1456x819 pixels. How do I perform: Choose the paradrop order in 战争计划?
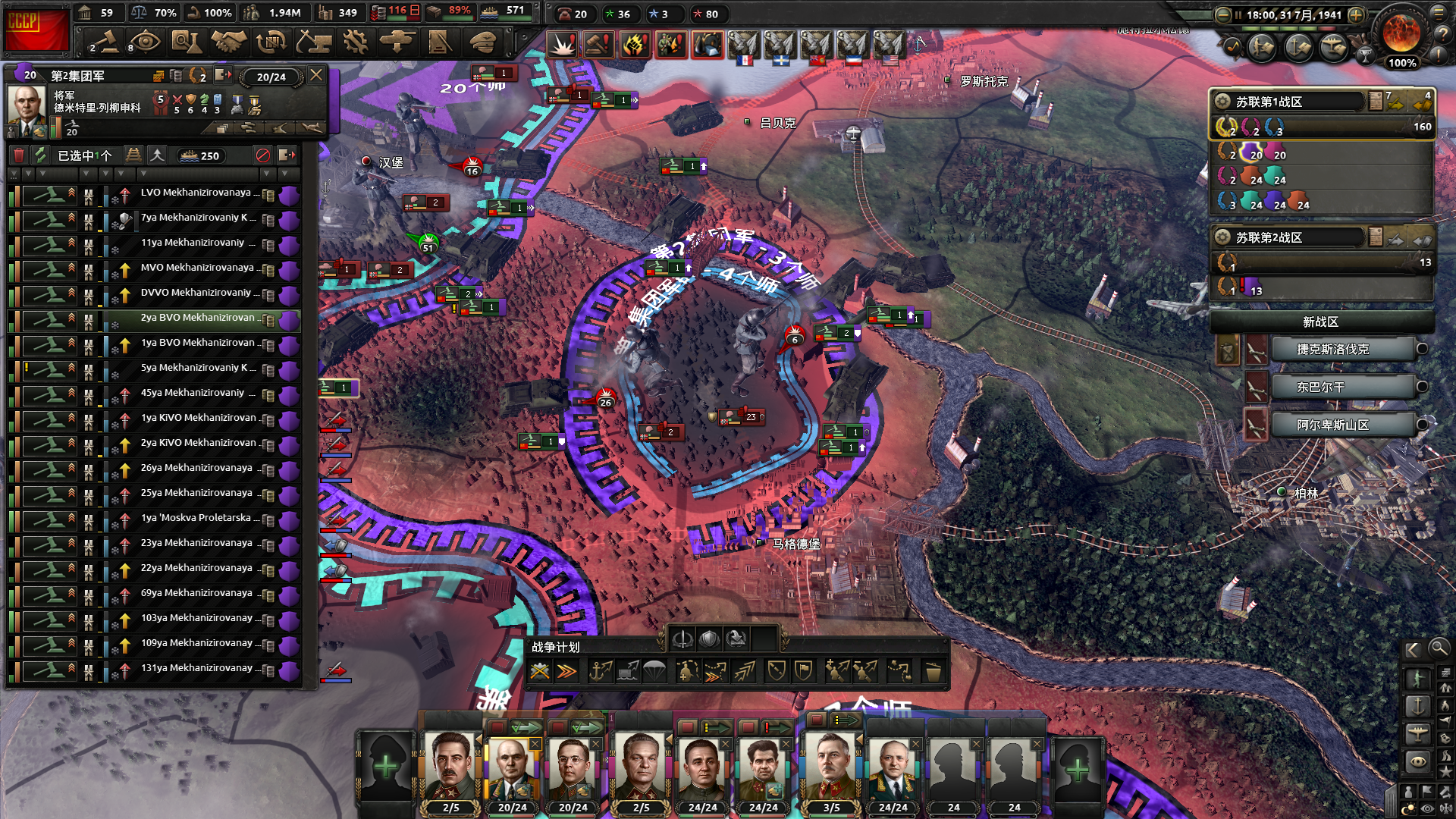[654, 671]
